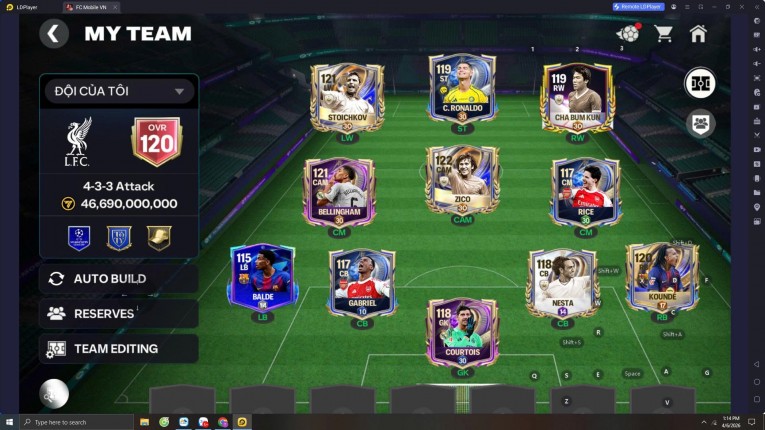Open the shopping cart store
Image resolution: width=765 pixels, height=430 pixels.
click(663, 34)
